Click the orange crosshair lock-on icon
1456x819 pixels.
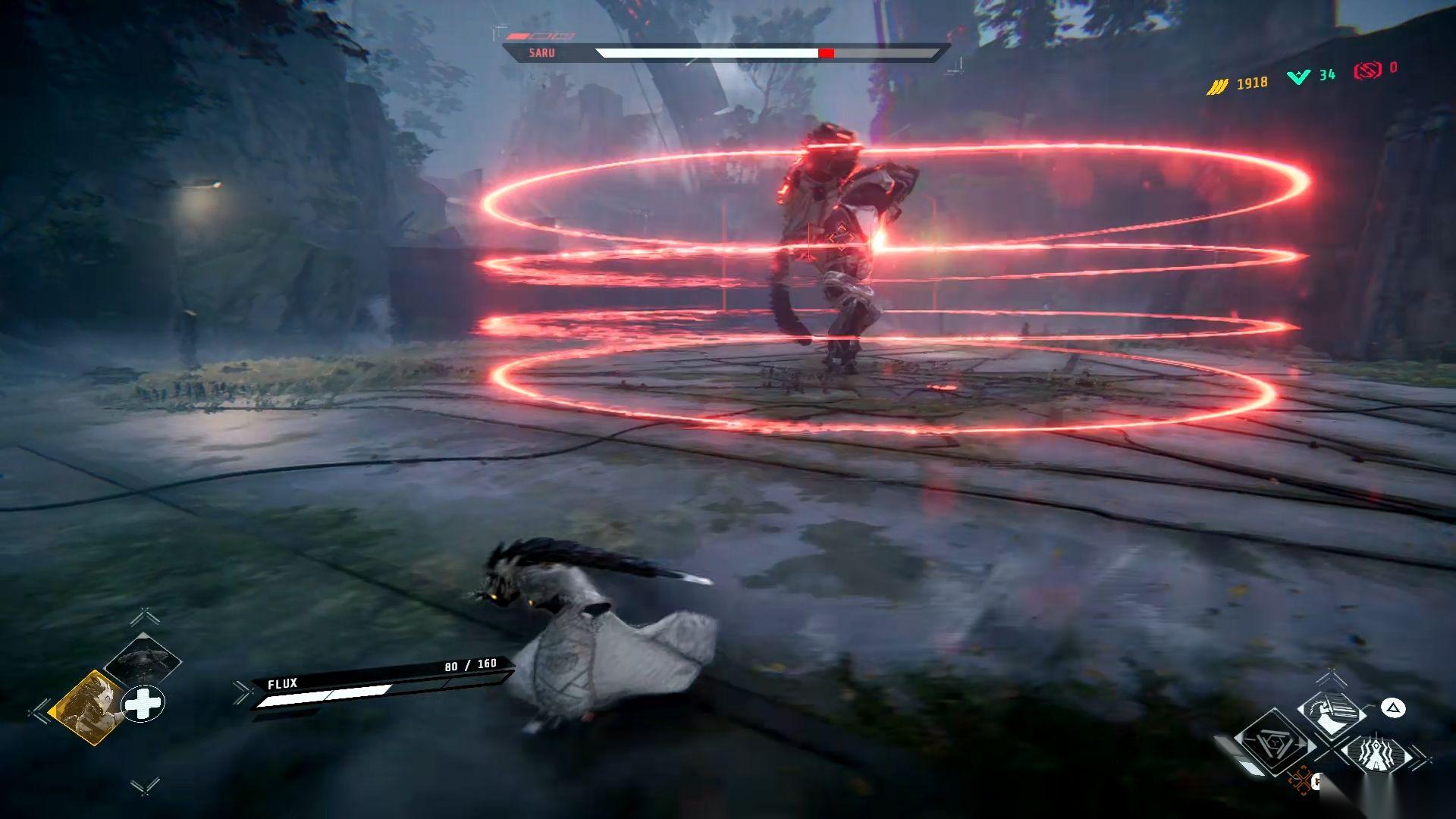1301,780
